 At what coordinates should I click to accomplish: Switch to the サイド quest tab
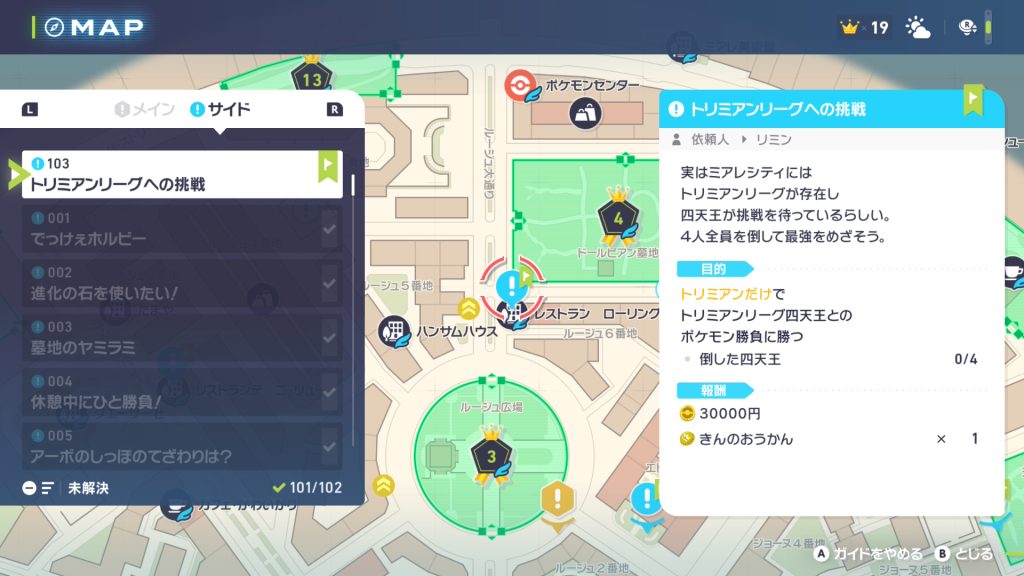(220, 109)
